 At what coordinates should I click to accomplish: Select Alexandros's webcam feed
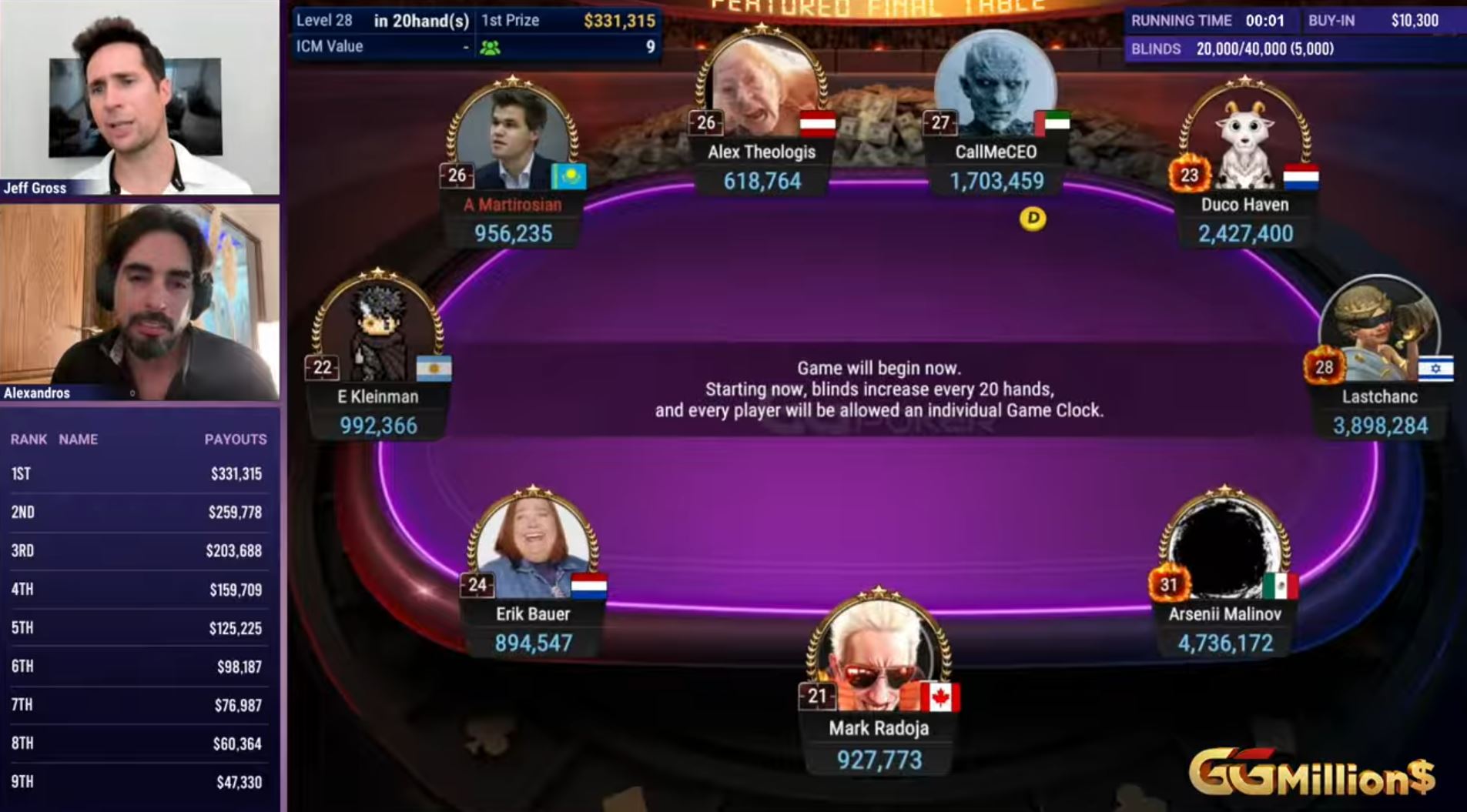point(139,302)
